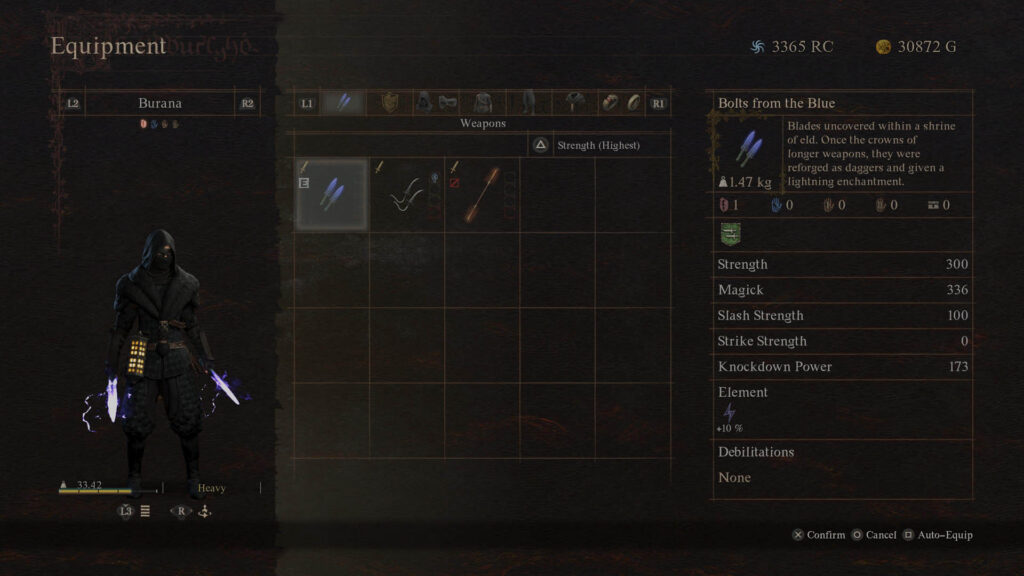
Task: Switch to the Weapons category tab
Action: (343, 102)
